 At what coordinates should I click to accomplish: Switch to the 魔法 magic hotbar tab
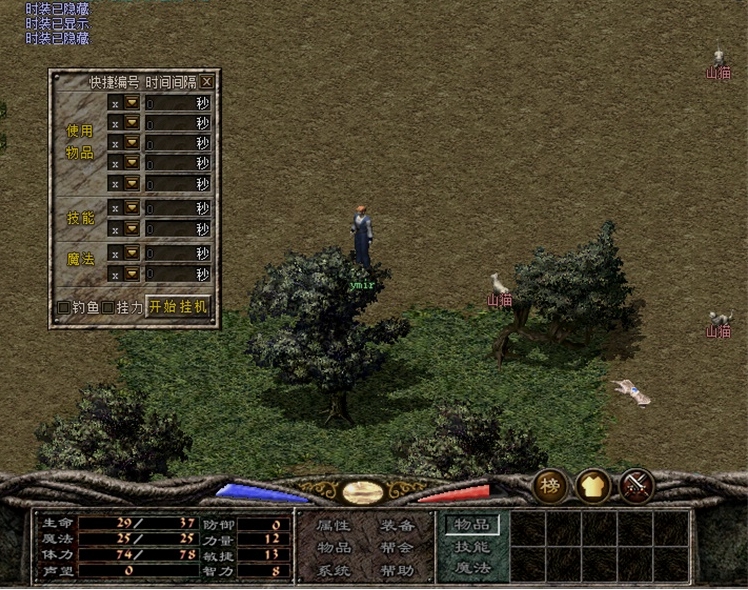470,569
